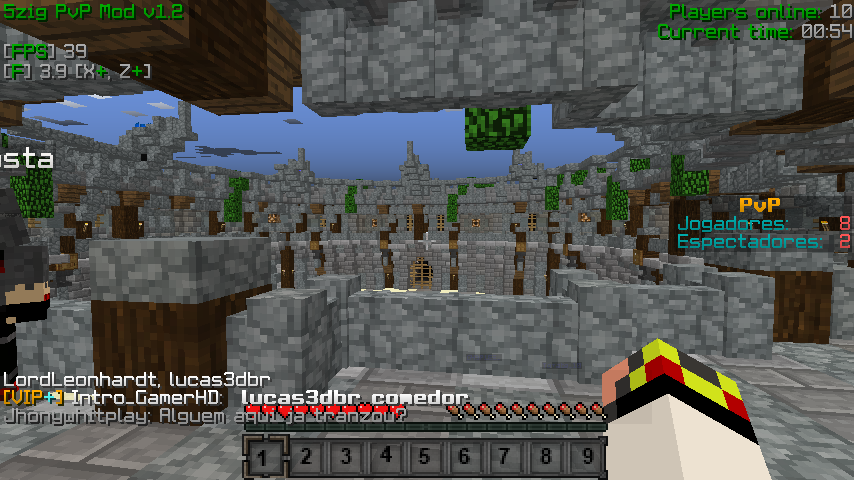Activate hotbar slot number 4
The width and height of the screenshot is (854, 480).
[x=386, y=458]
